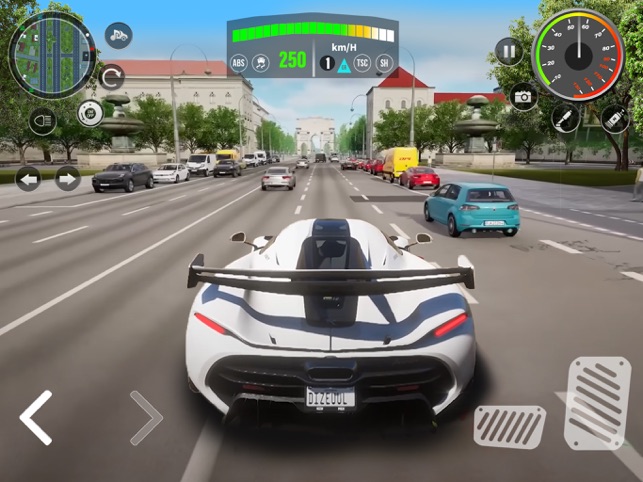
Task: Activate the right turn signal arrow
Action: pyautogui.click(x=68, y=179)
